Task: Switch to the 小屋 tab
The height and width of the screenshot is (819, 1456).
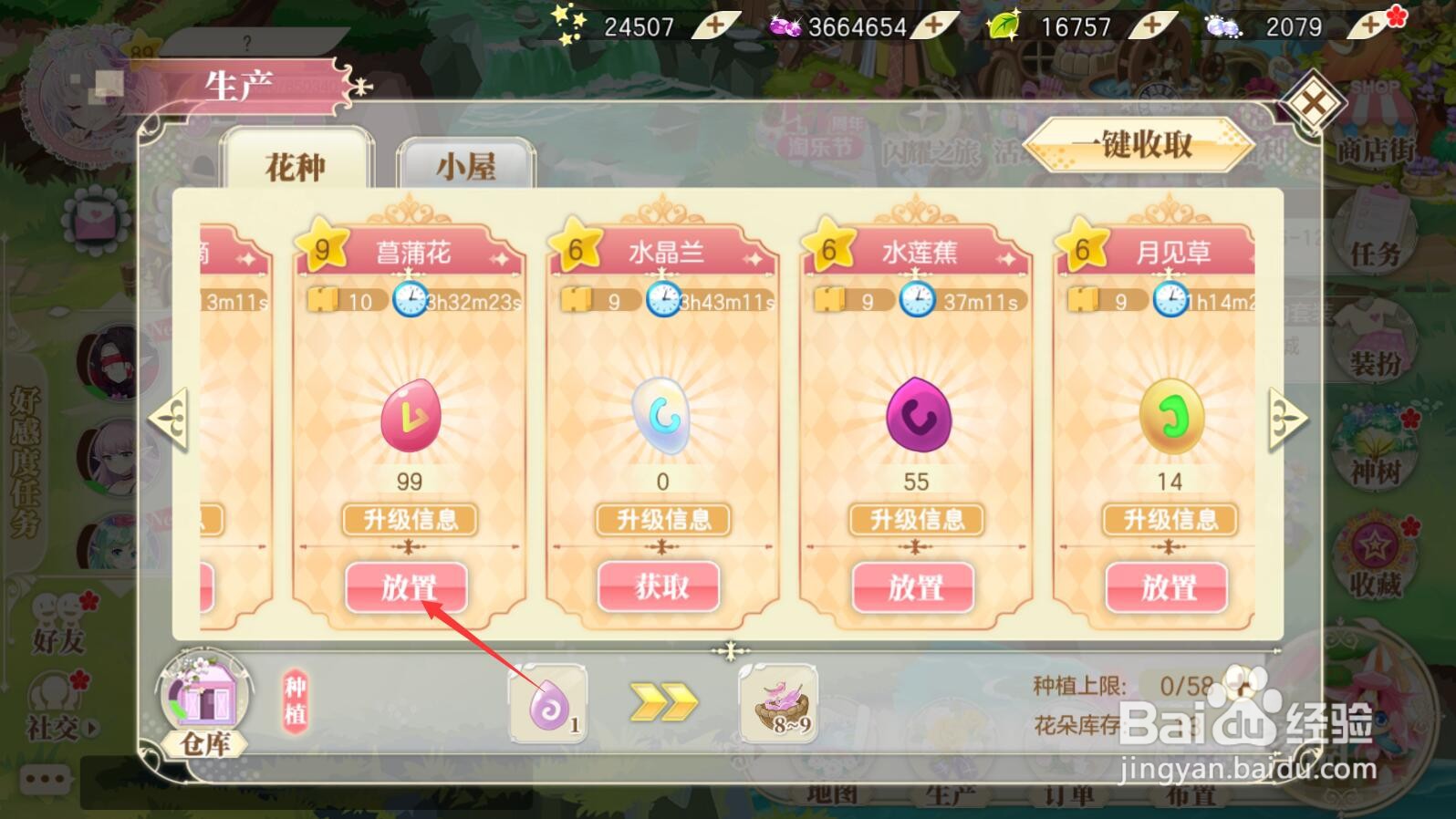Action: point(465,166)
